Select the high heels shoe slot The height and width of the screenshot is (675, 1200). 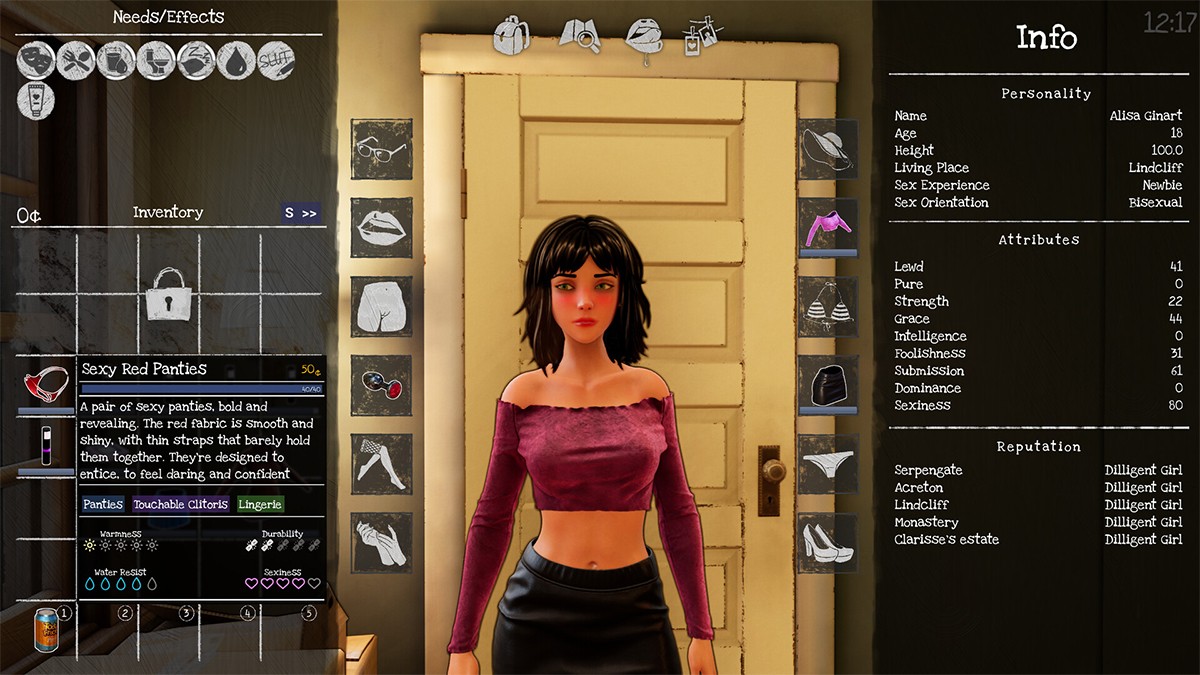[828, 543]
